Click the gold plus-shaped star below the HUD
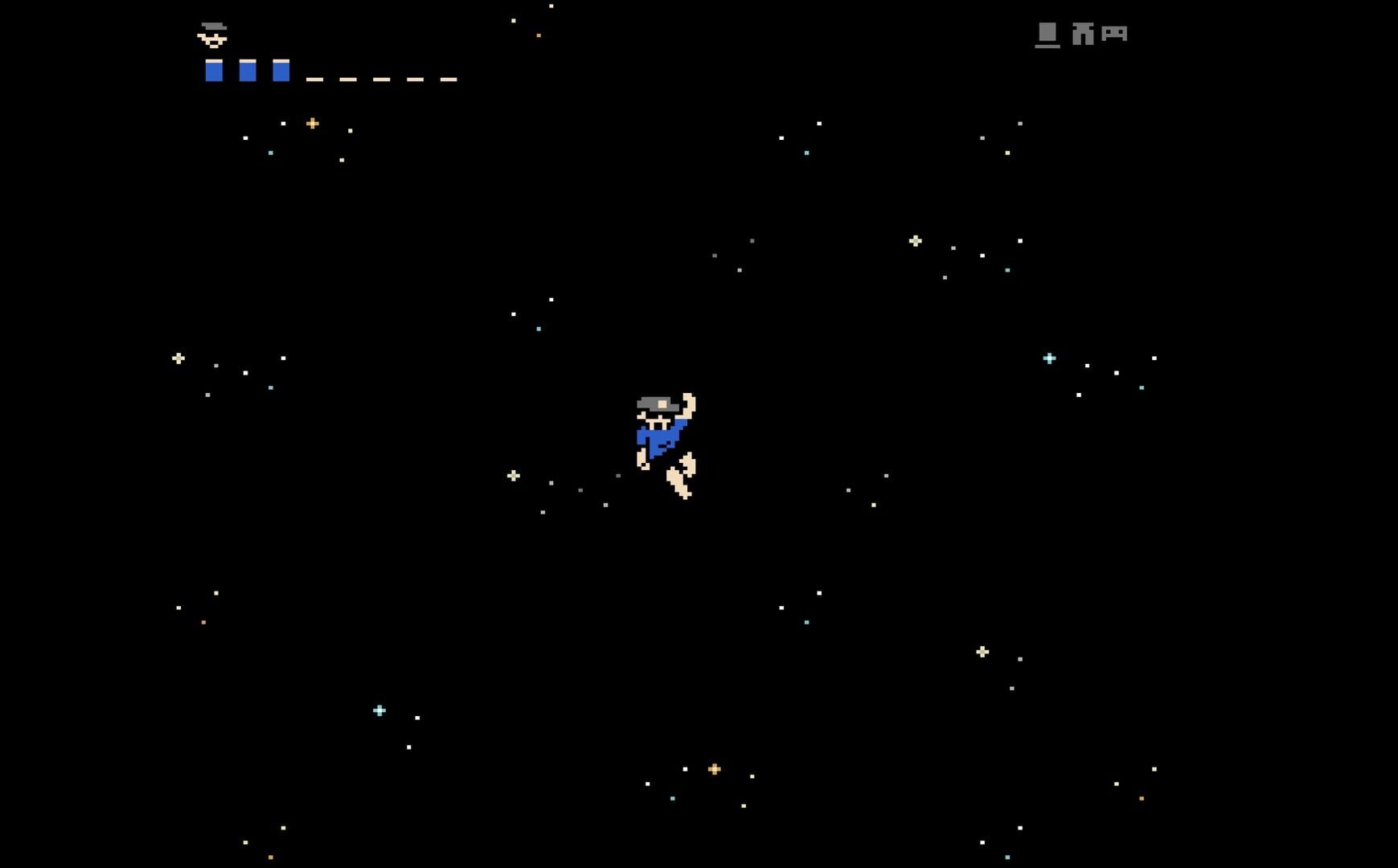Image resolution: width=1398 pixels, height=868 pixels. coord(312,122)
